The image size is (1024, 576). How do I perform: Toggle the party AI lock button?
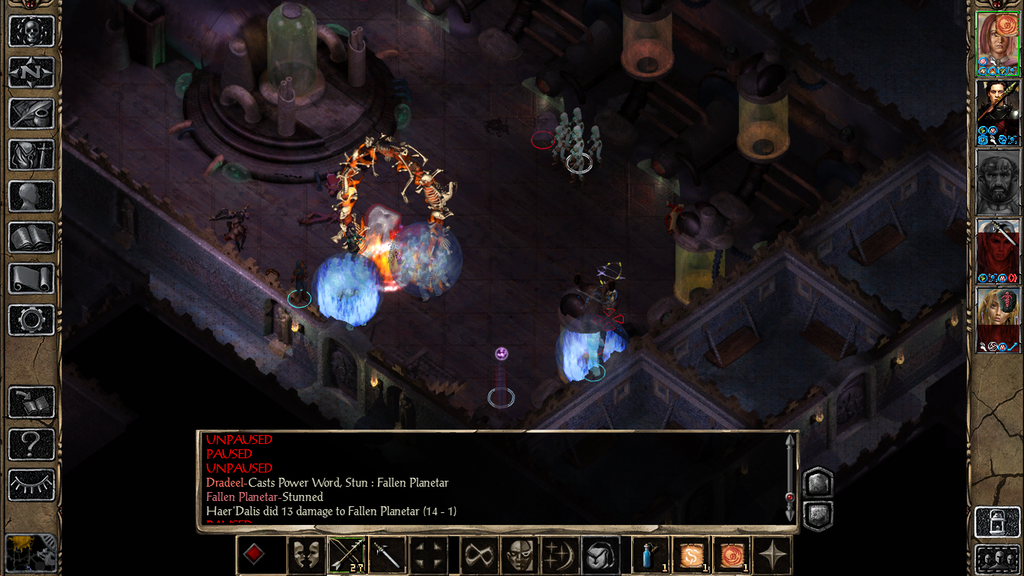997,522
